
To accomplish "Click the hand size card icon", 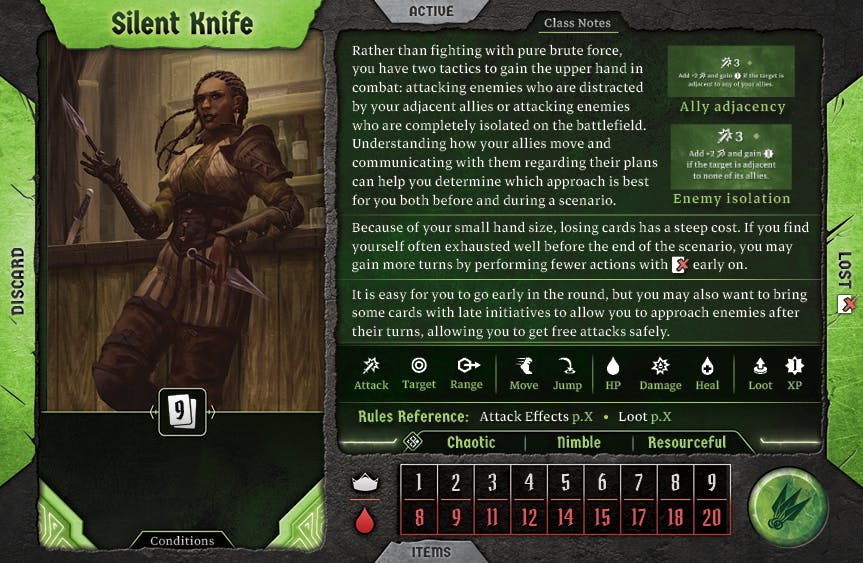I will point(182,411).
